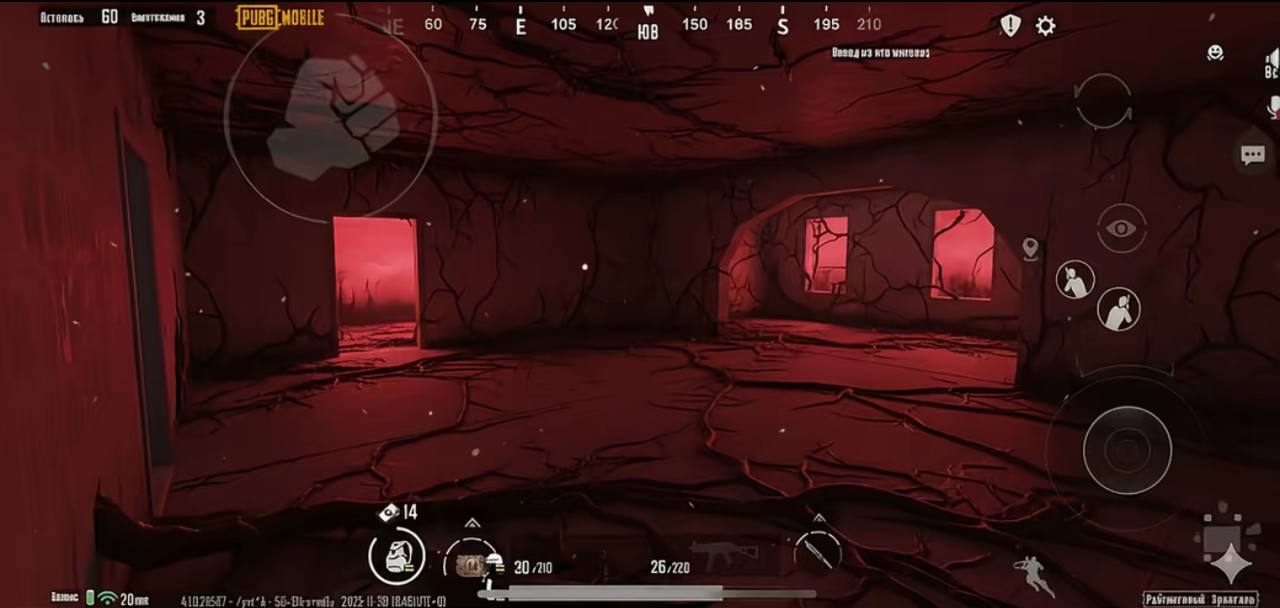Viewport: 1280px width, 608px height.
Task: Open the smiley emote menu
Action: click(x=1215, y=53)
